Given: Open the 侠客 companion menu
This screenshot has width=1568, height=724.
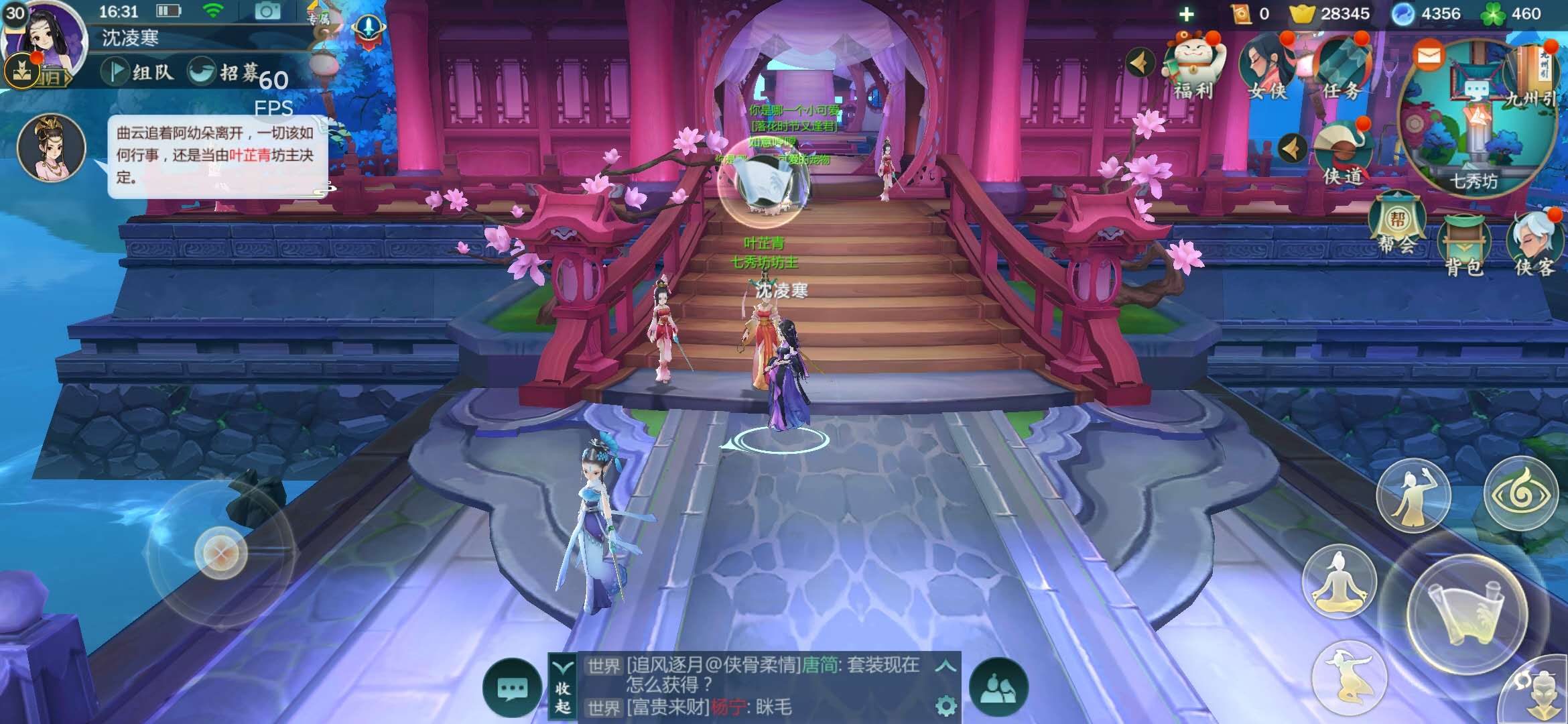Looking at the screenshot, I should coord(1535,244).
